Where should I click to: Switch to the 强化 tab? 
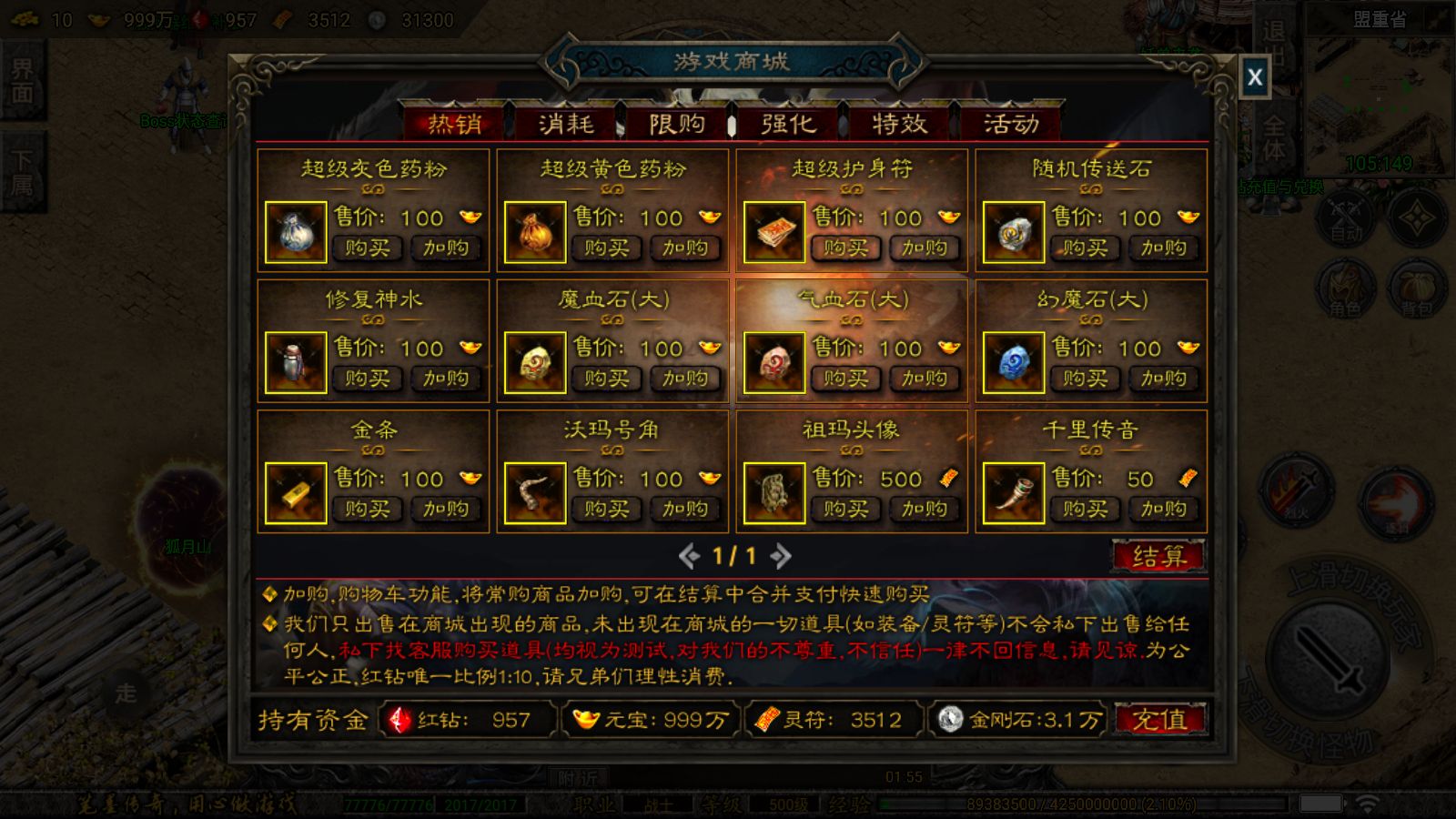(x=789, y=124)
